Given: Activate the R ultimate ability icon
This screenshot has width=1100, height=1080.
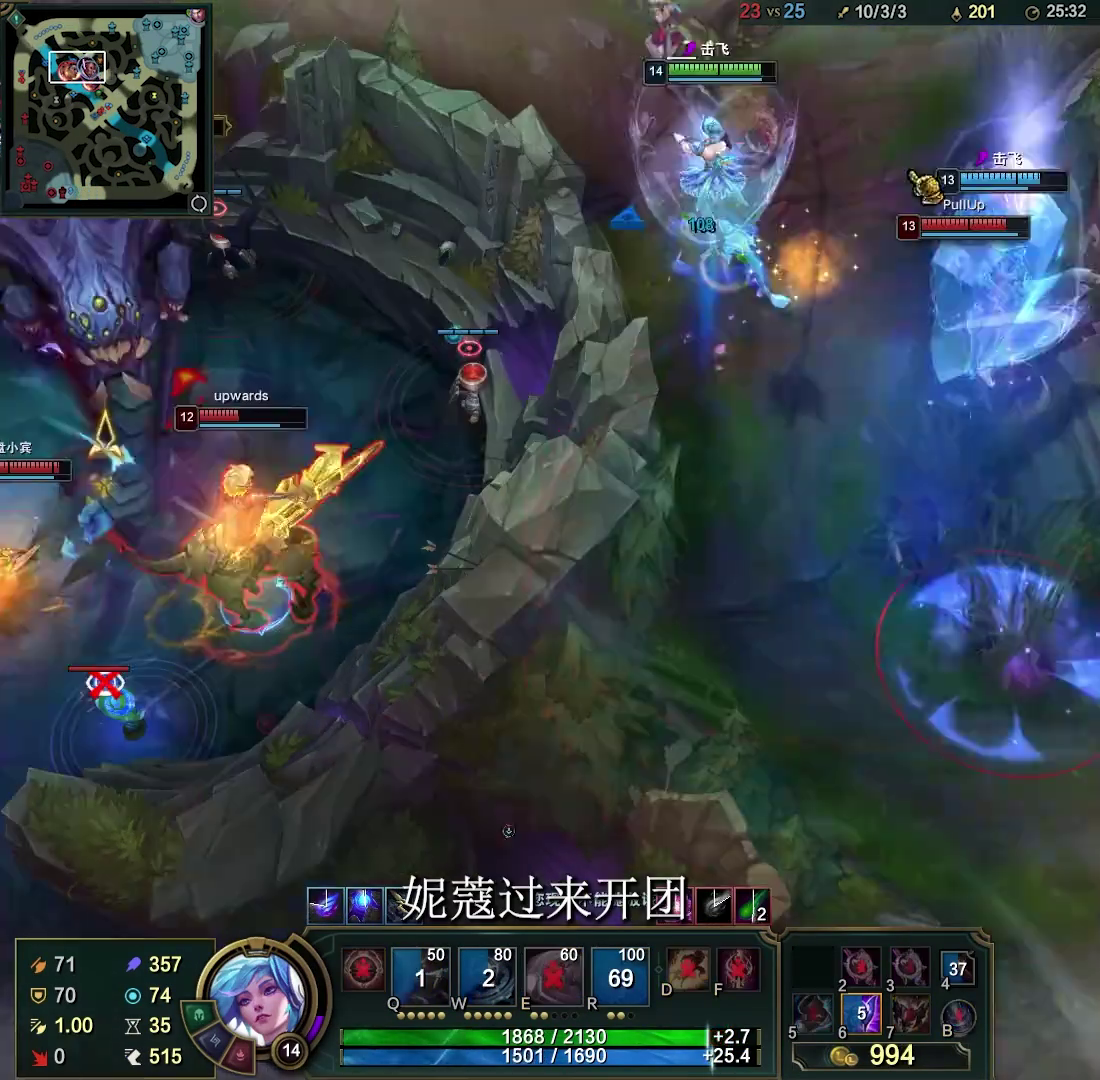Looking at the screenshot, I should pyautogui.click(x=620, y=977).
